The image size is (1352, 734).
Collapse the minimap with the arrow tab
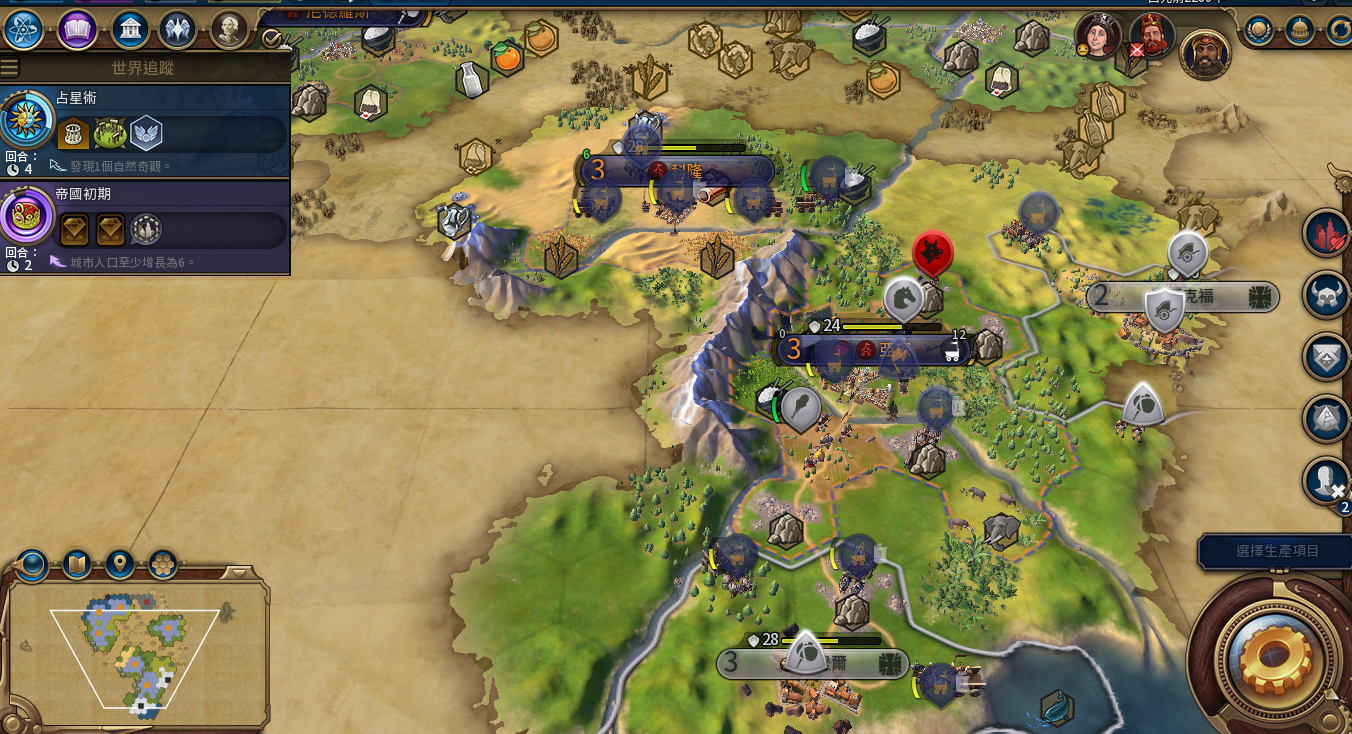(x=236, y=573)
